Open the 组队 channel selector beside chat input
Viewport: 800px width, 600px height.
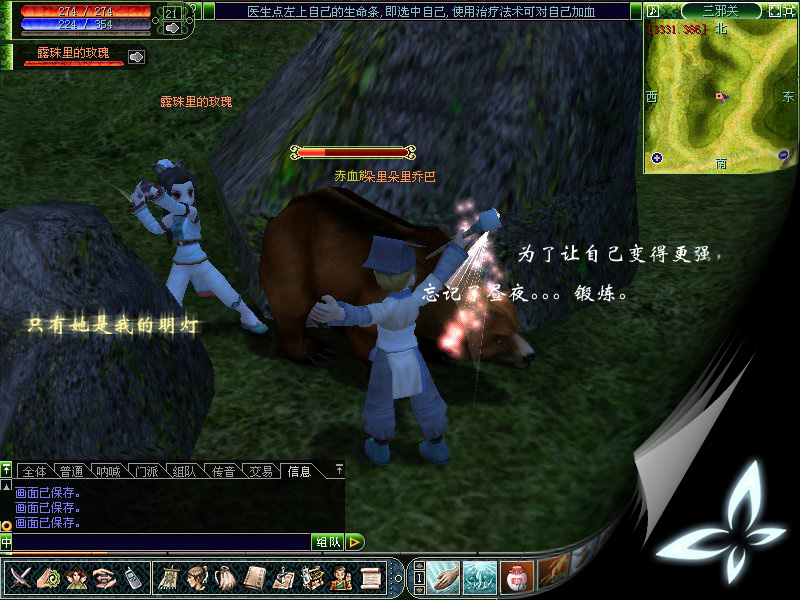click(x=327, y=542)
